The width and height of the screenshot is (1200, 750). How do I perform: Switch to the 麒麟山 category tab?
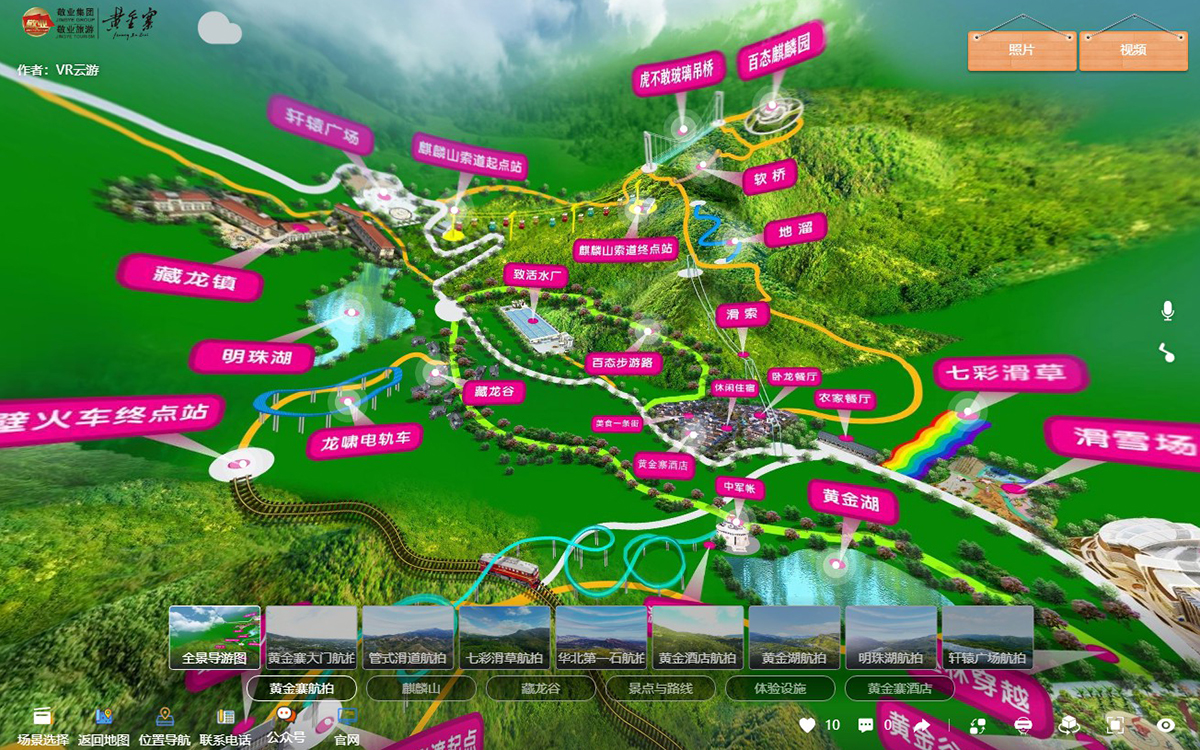[x=420, y=689]
